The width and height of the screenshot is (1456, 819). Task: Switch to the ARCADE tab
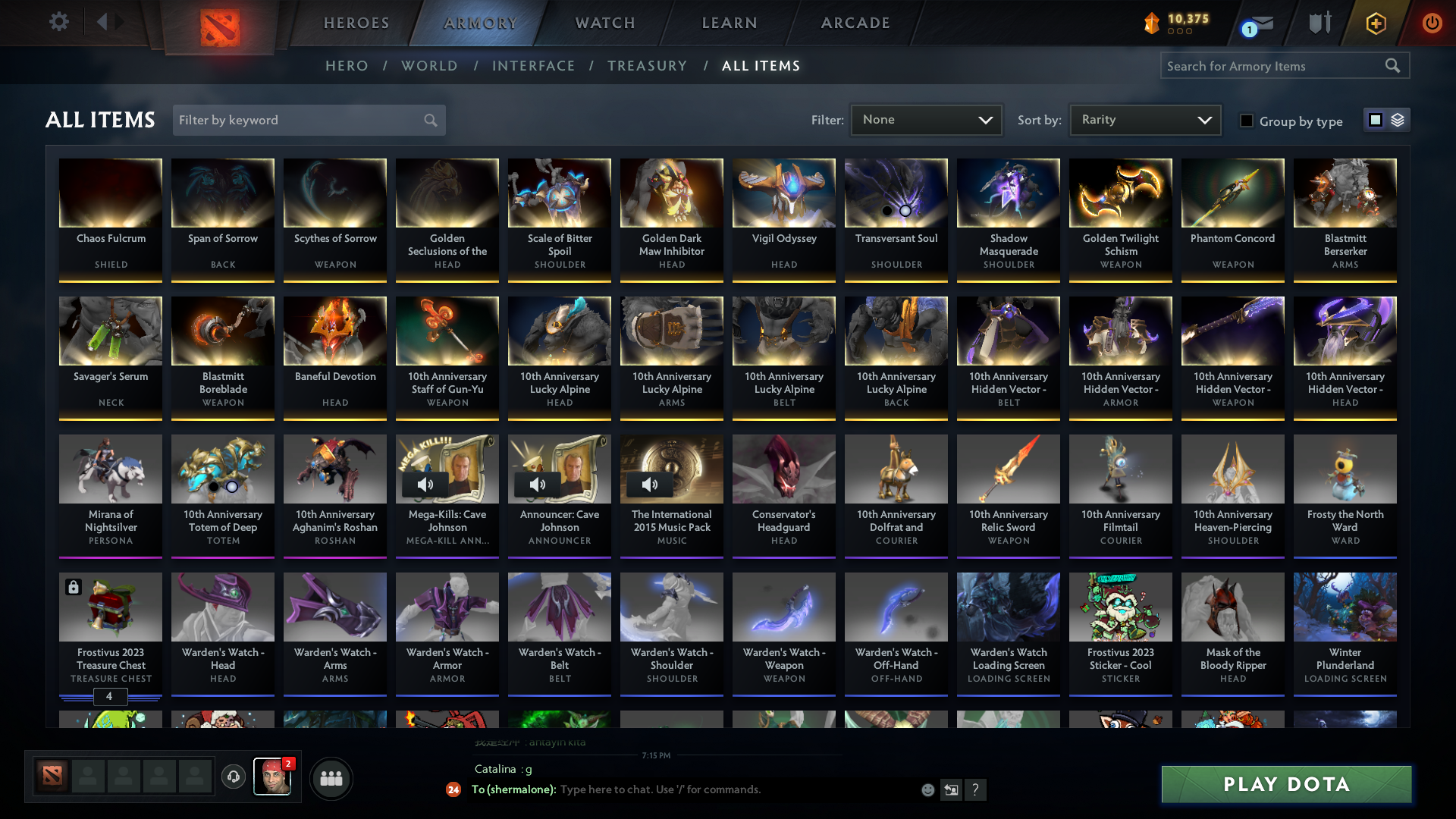click(x=855, y=23)
